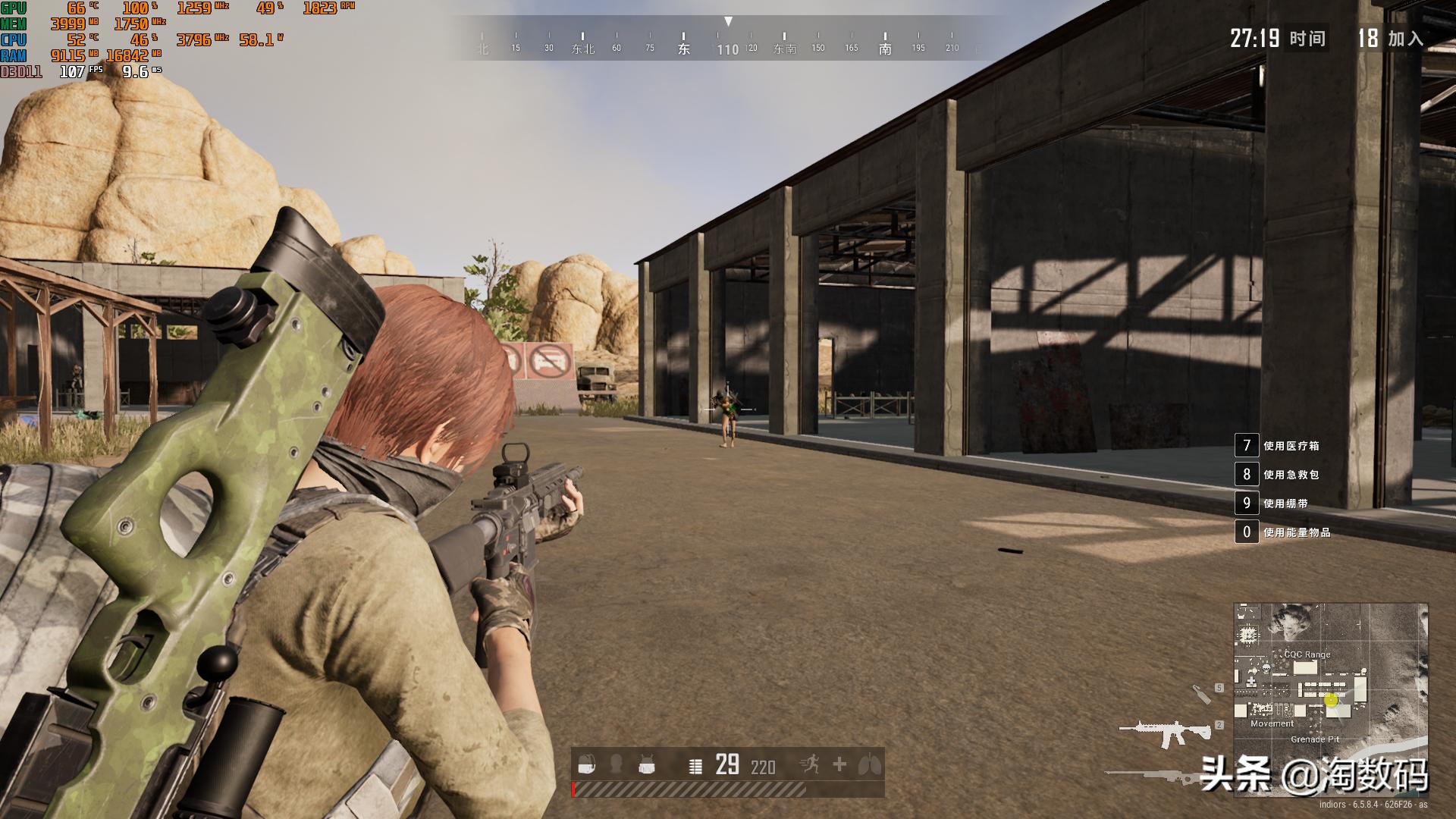Select the vest slot icon in status bar

click(x=647, y=764)
